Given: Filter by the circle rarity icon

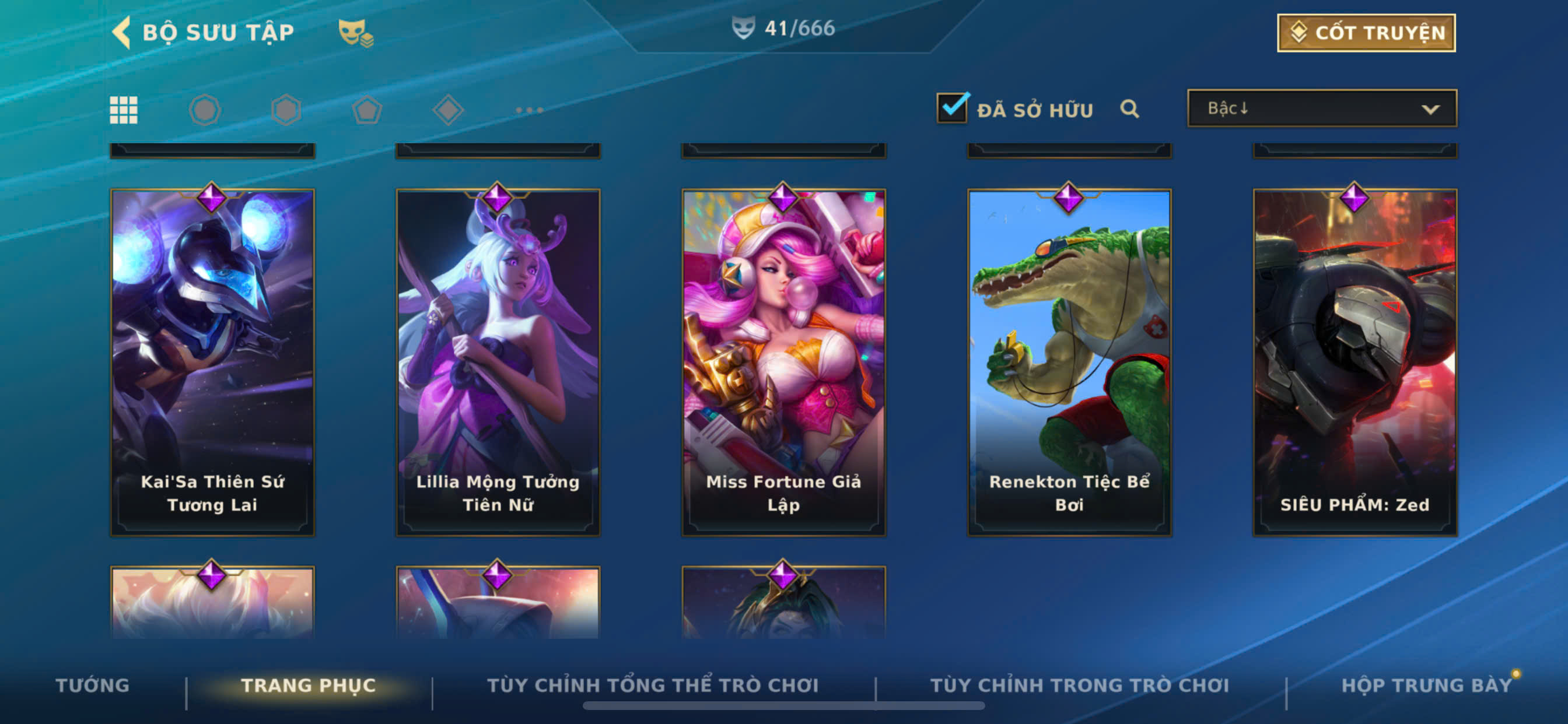Looking at the screenshot, I should click(205, 110).
